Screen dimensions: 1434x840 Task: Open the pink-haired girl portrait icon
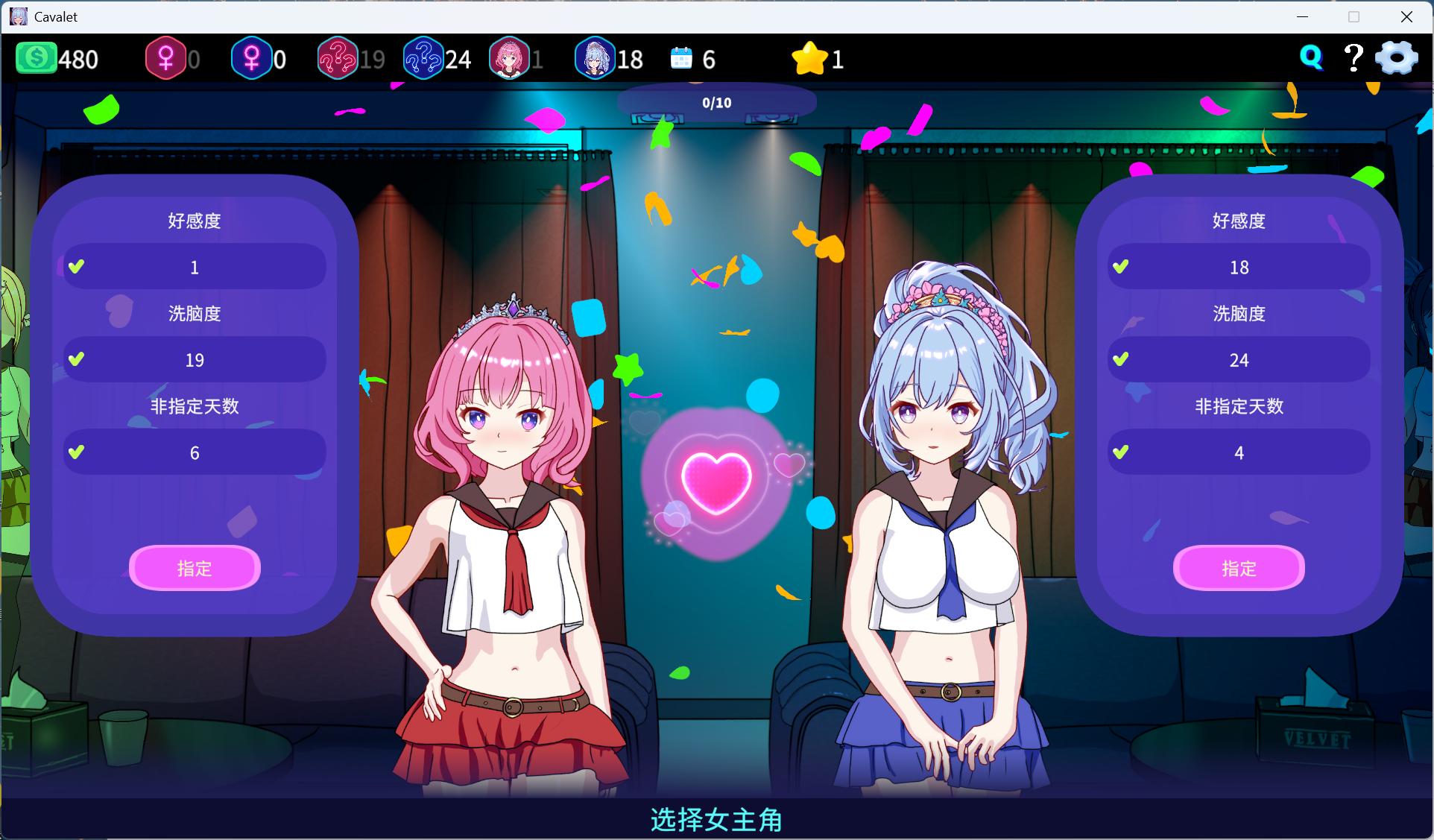pyautogui.click(x=511, y=57)
